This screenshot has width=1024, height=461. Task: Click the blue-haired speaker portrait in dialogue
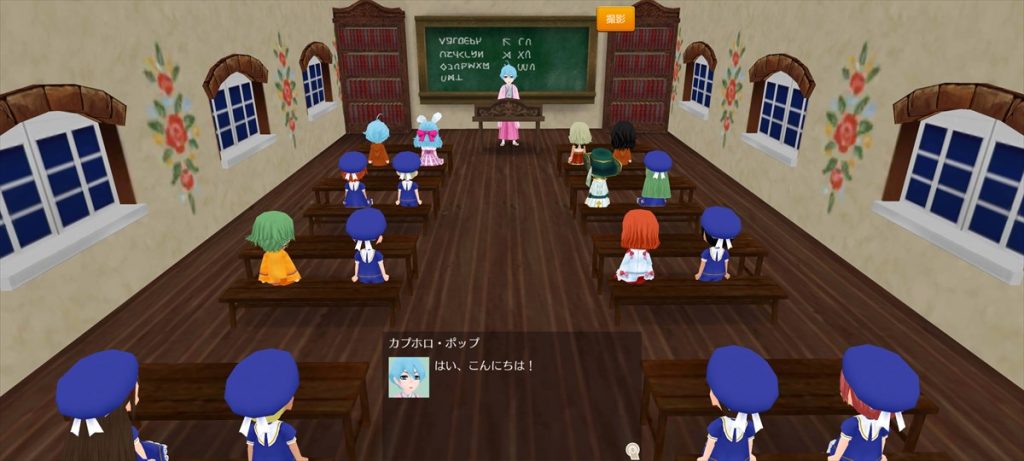[x=408, y=377]
